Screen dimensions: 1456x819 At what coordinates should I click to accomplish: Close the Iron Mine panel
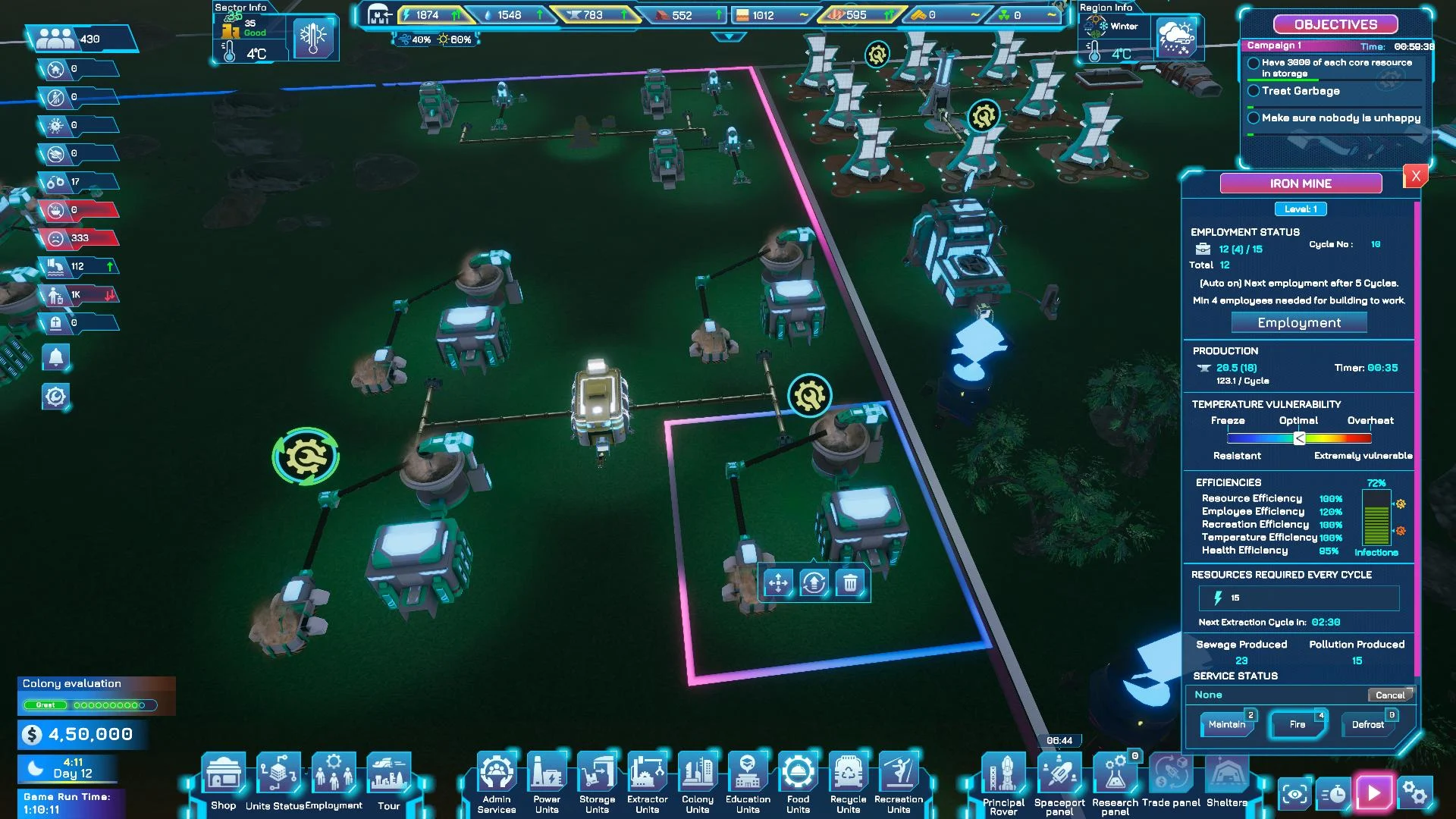[x=1415, y=177]
